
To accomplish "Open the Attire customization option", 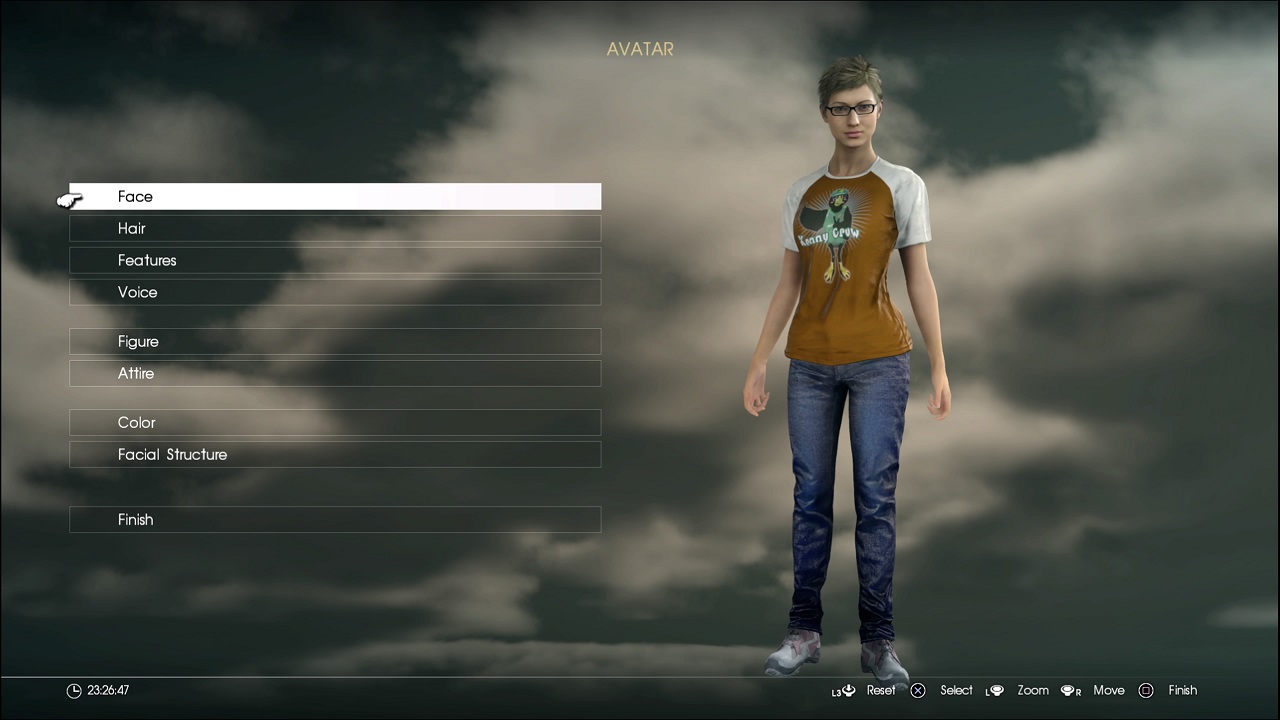I will click(x=335, y=374).
